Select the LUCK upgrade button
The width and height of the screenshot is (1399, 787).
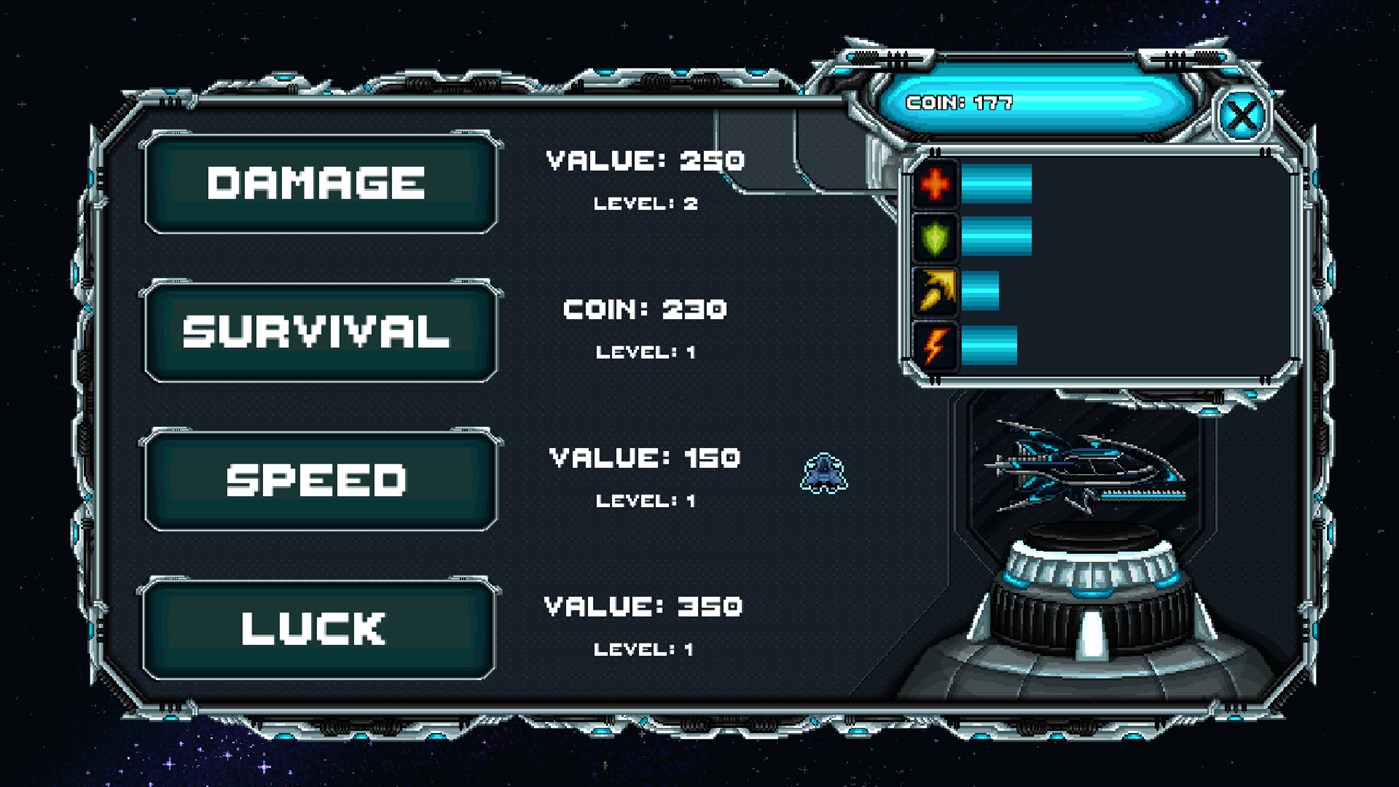coord(320,629)
